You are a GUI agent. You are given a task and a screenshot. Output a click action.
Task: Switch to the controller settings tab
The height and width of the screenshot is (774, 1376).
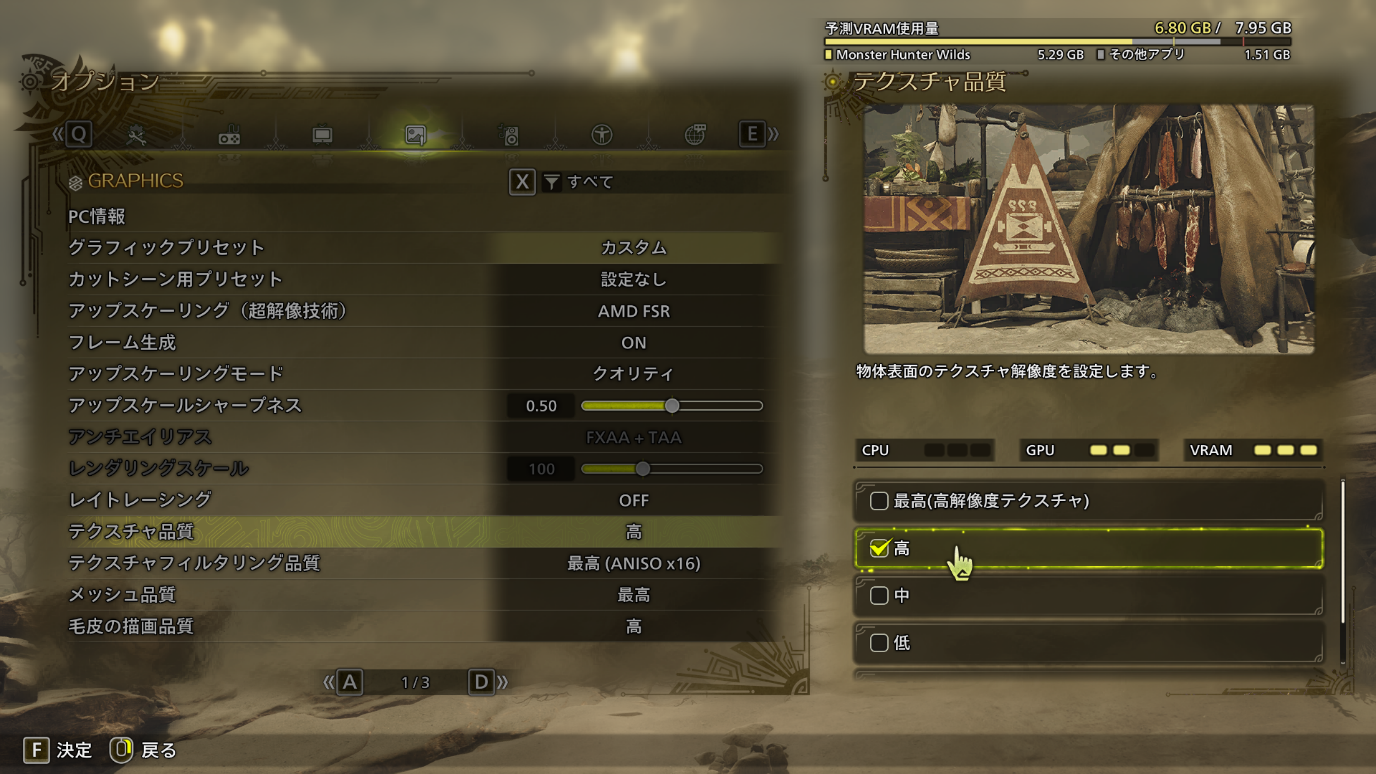[229, 135]
